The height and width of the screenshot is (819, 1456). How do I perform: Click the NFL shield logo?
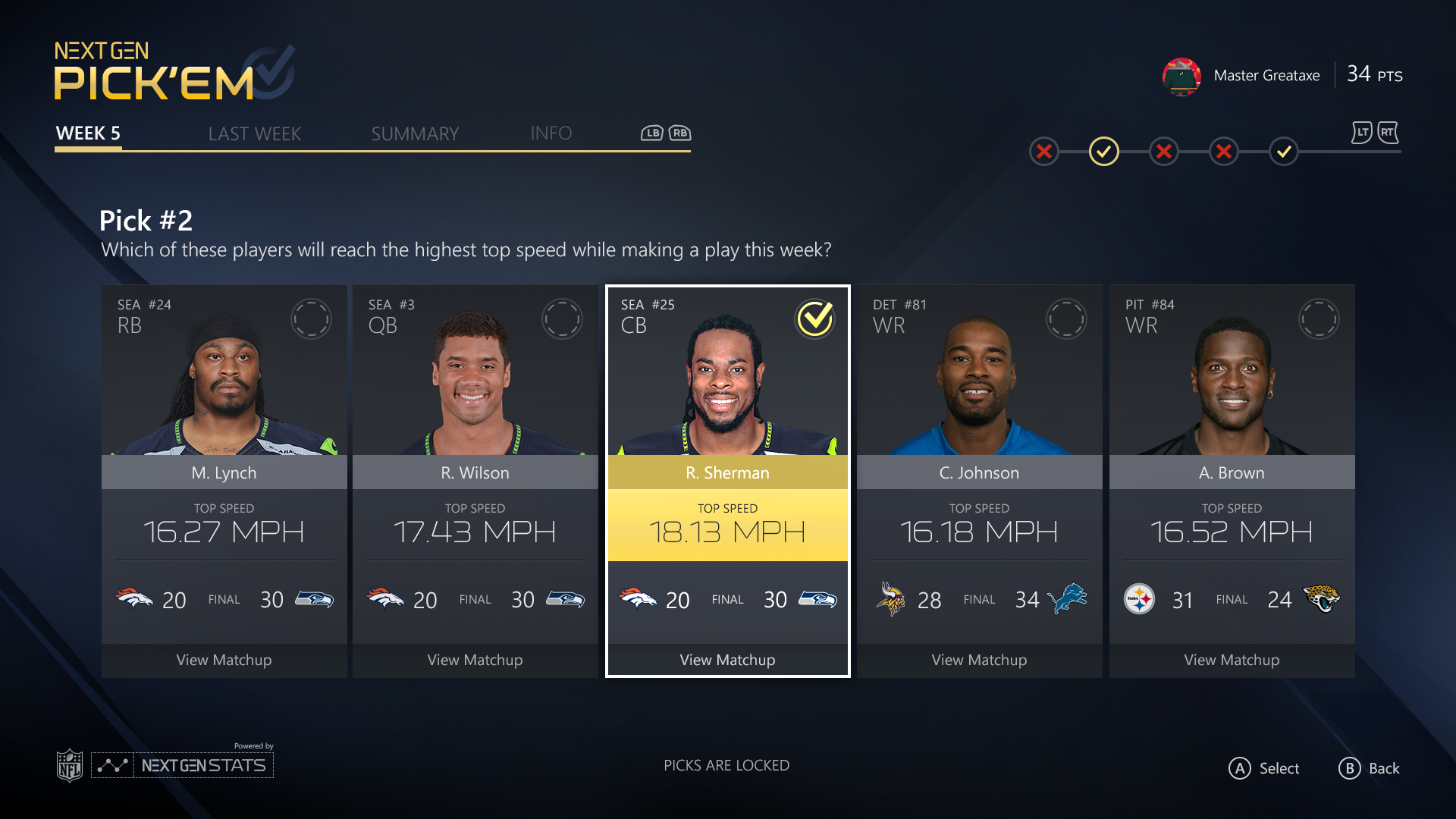[x=69, y=764]
